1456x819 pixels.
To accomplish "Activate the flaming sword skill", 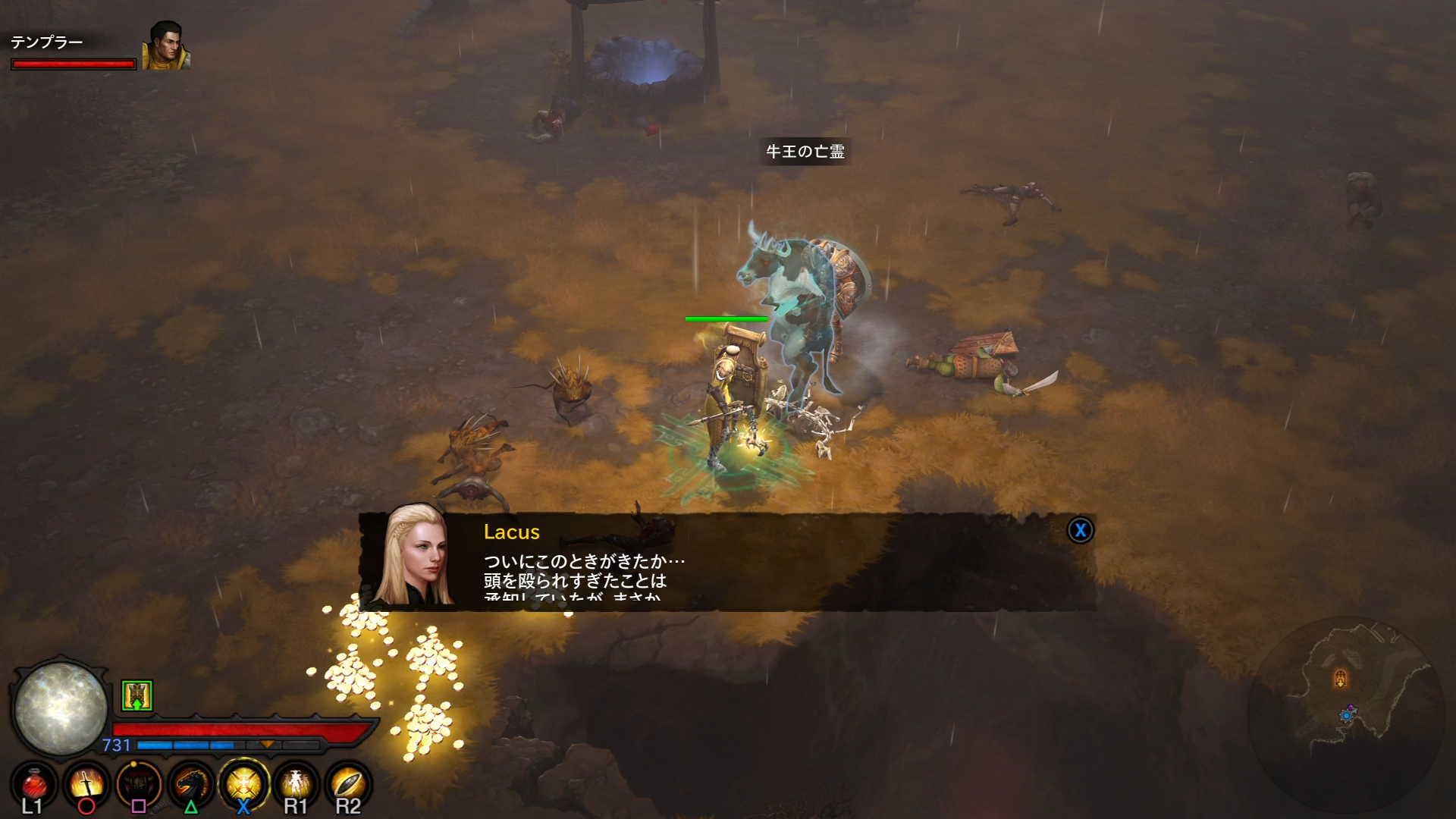I will click(86, 786).
